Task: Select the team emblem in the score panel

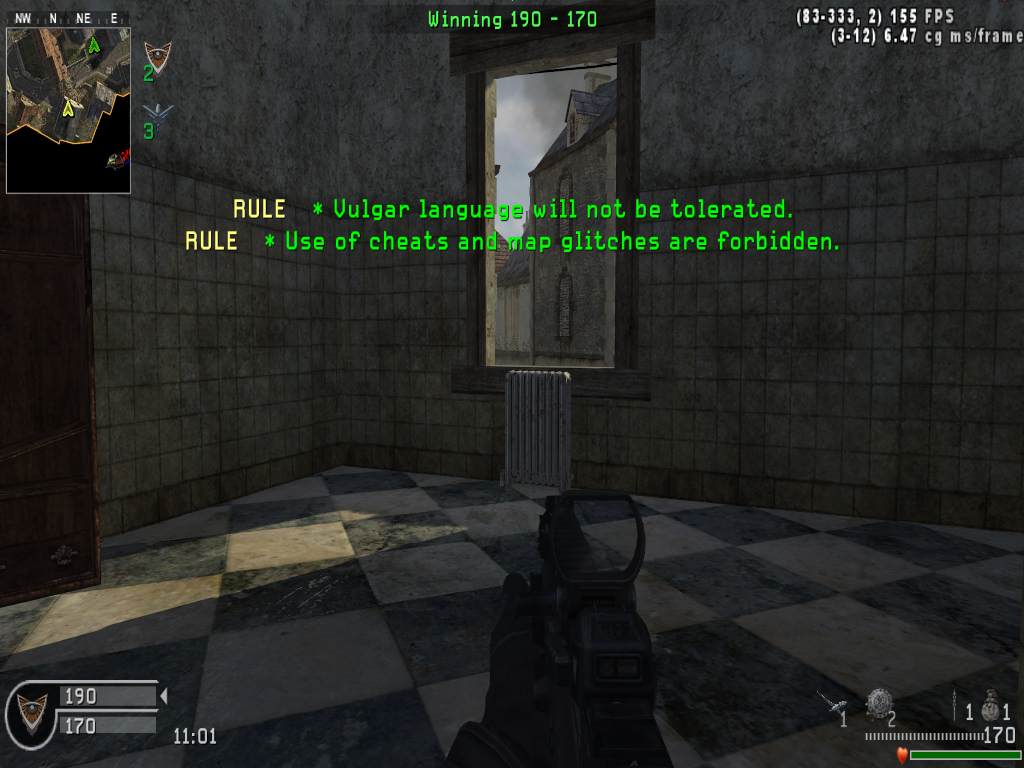Action: coord(31,709)
